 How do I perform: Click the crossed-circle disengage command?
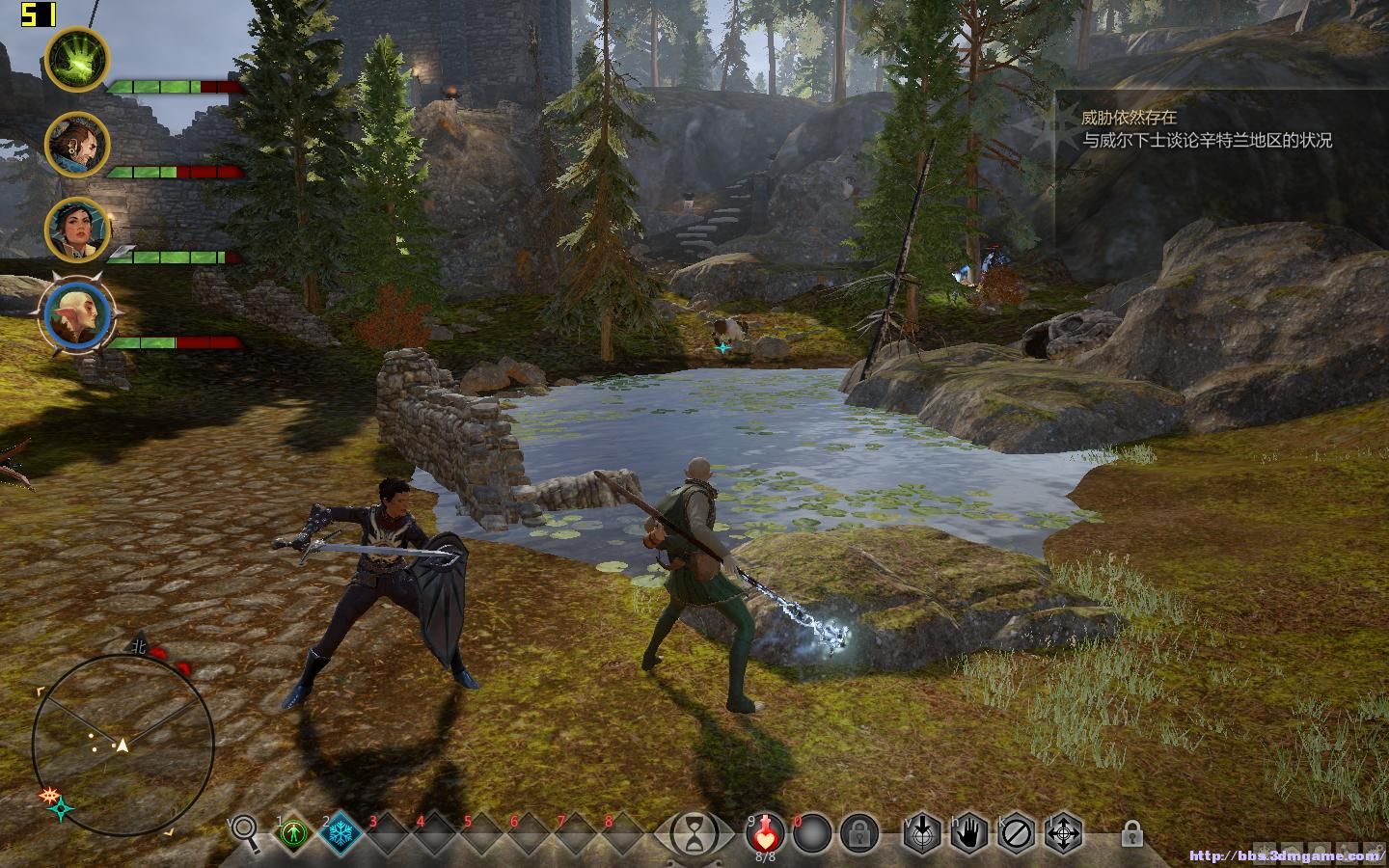(x=1017, y=832)
